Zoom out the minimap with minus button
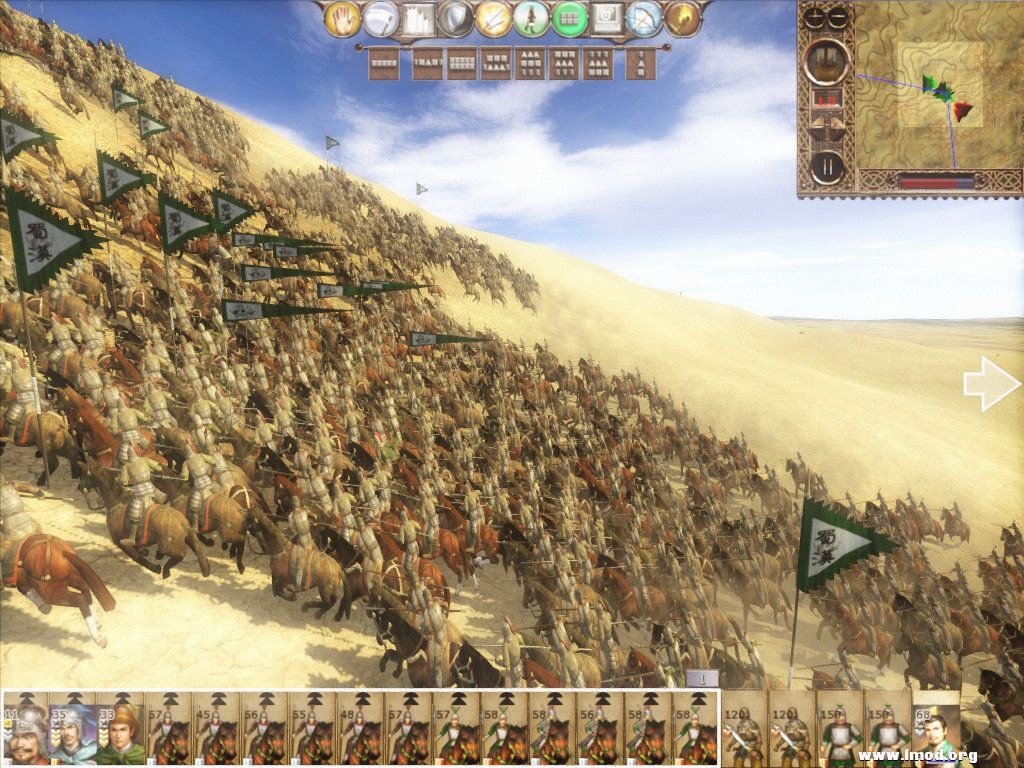Viewport: 1024px width, 768px height. coord(837,17)
